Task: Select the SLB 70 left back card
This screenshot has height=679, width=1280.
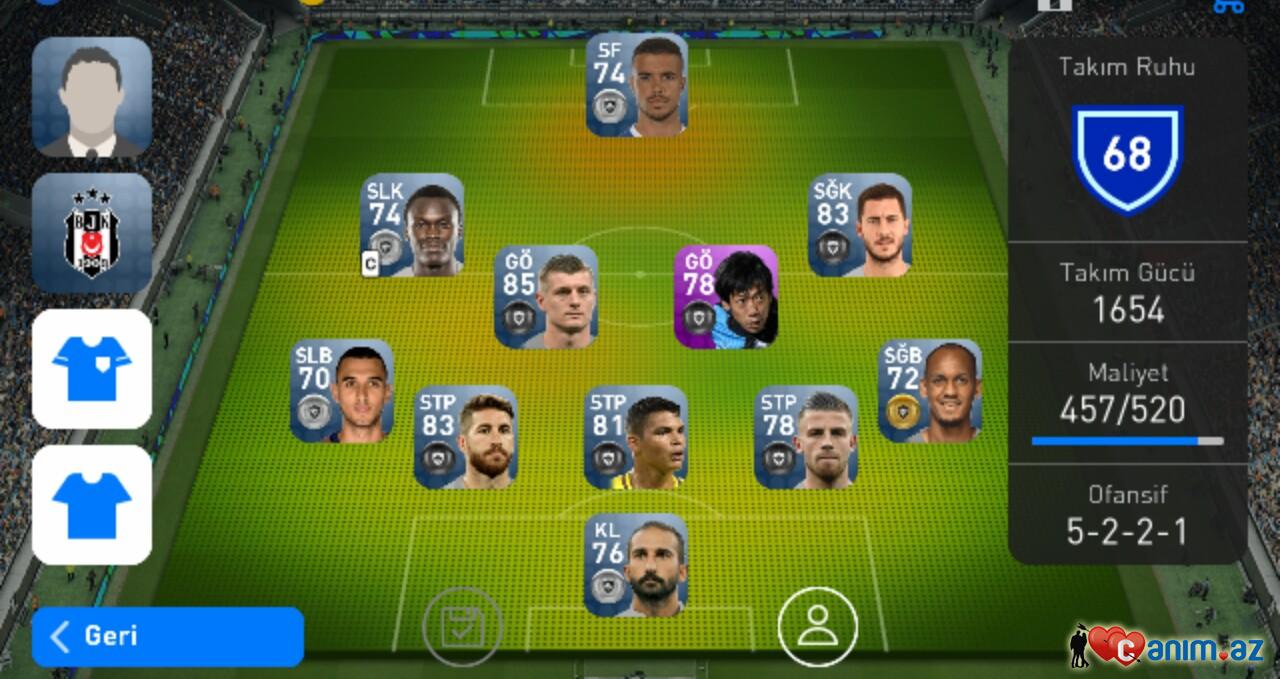Action: click(342, 391)
